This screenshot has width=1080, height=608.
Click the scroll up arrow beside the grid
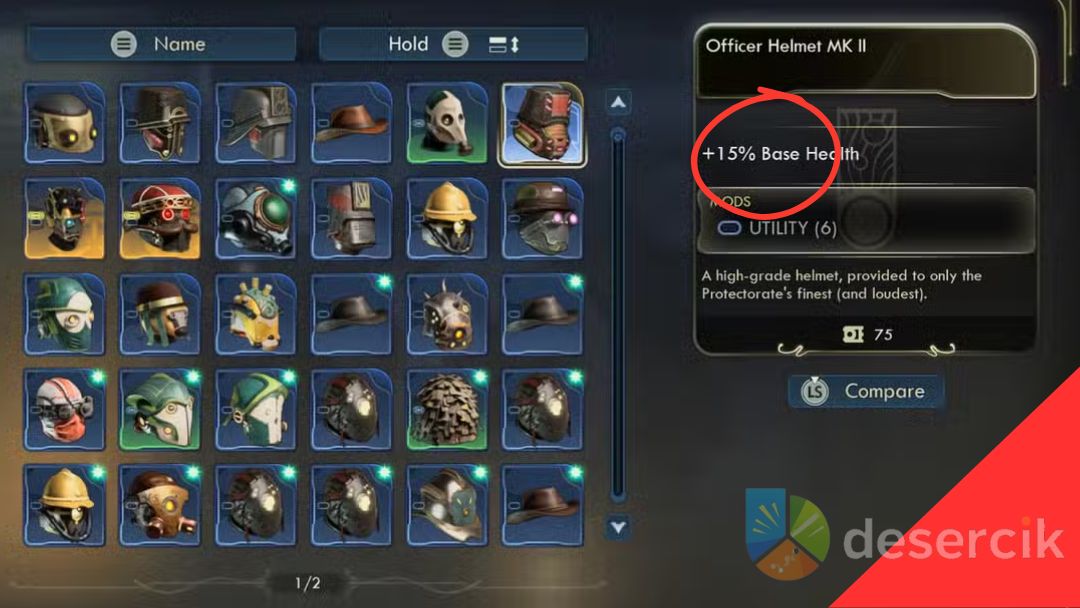(619, 102)
